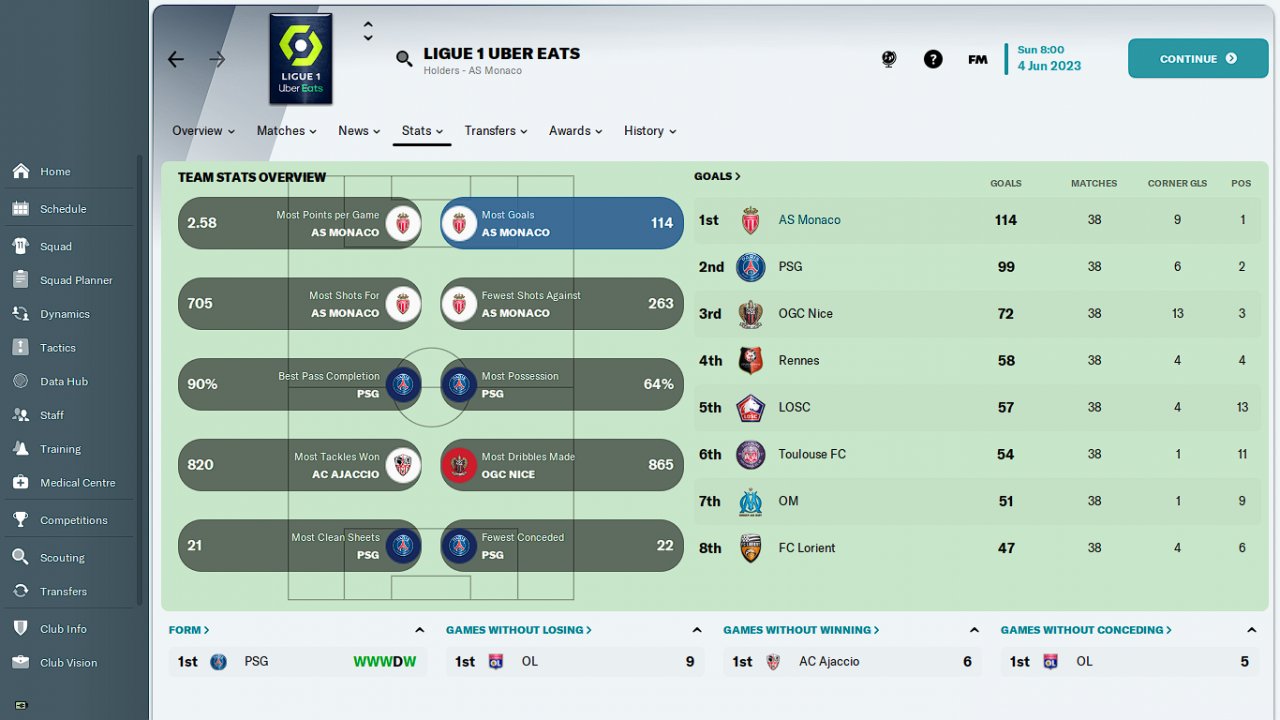Viewport: 1280px width, 720px height.
Task: Switch to the Matches tab
Action: point(286,131)
